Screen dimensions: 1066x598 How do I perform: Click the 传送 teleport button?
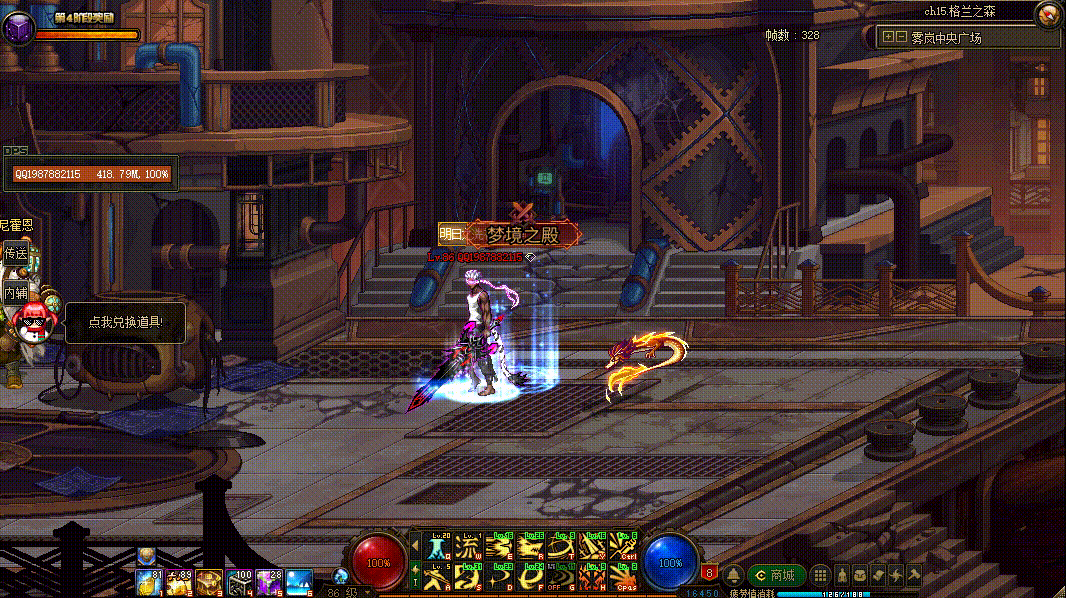[x=15, y=254]
